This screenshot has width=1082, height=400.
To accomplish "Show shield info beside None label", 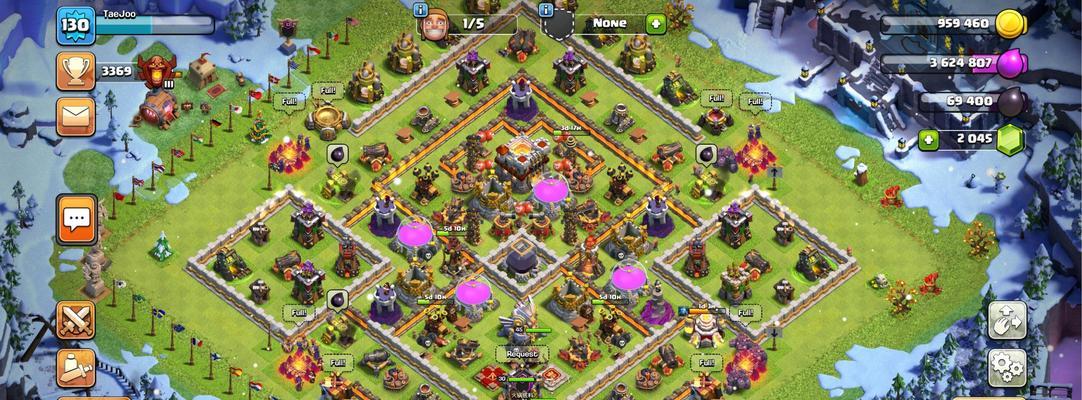I will [x=547, y=11].
